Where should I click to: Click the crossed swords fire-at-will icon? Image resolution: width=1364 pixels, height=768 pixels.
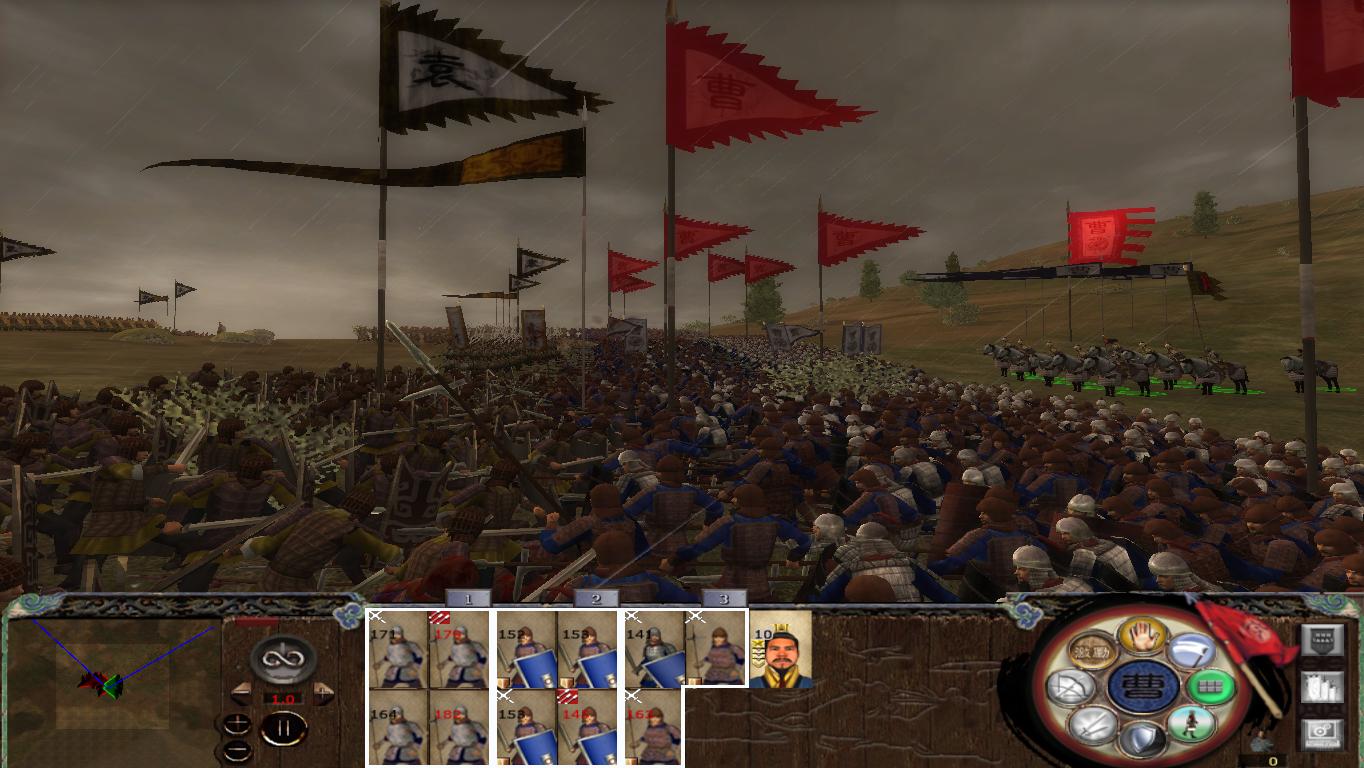1092,727
